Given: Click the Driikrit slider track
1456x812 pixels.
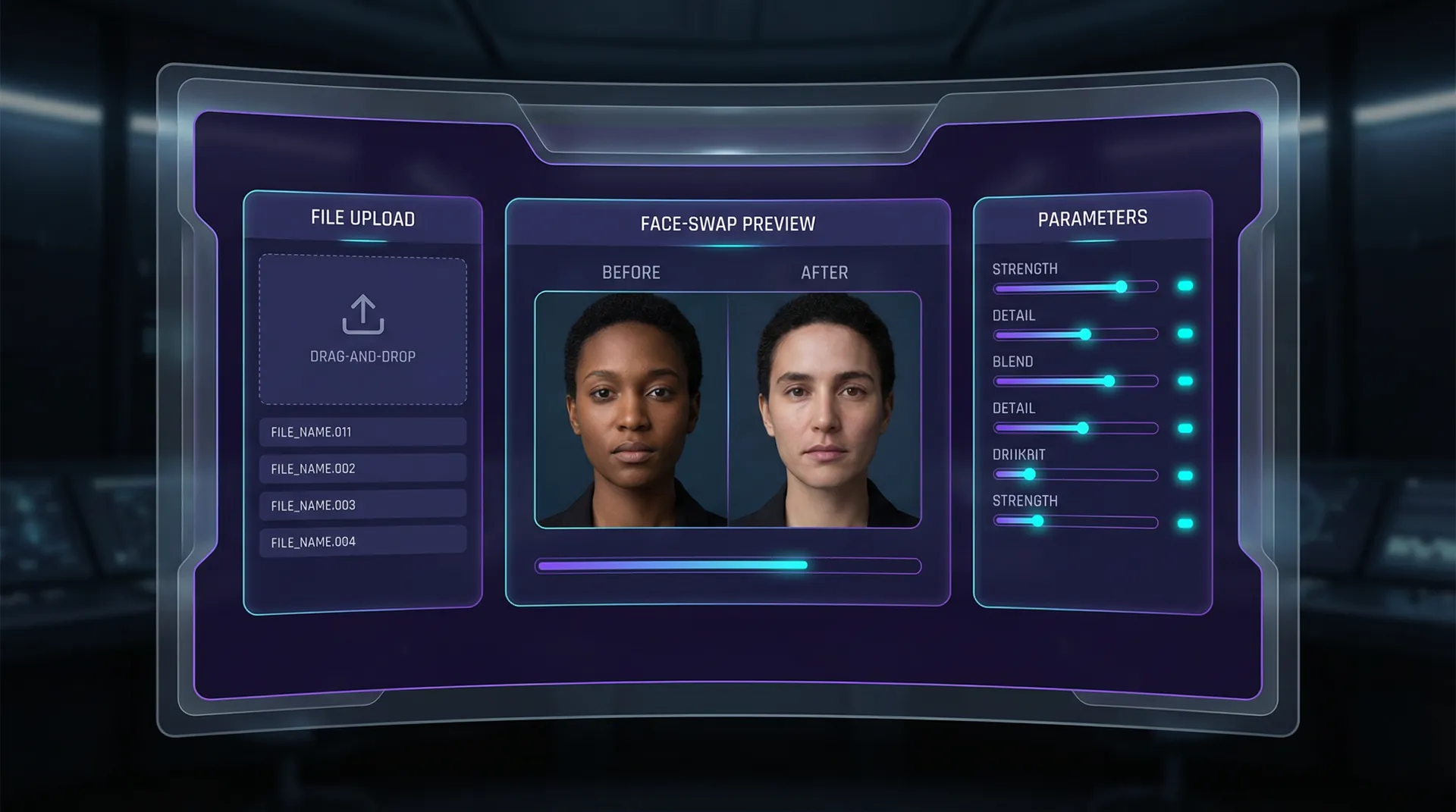Looking at the screenshot, I should (1075, 475).
